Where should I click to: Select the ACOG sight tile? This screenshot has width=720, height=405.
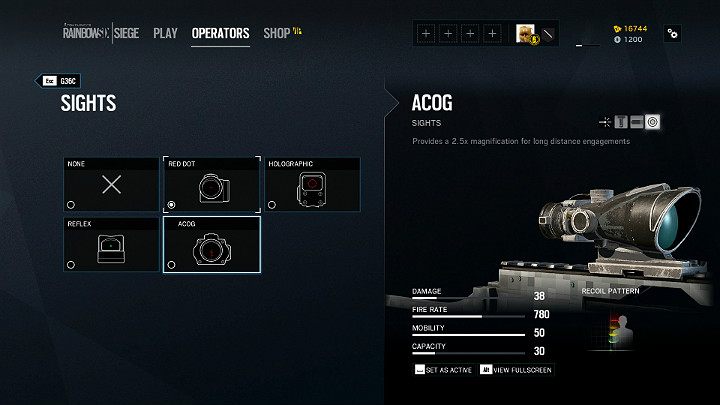(211, 244)
